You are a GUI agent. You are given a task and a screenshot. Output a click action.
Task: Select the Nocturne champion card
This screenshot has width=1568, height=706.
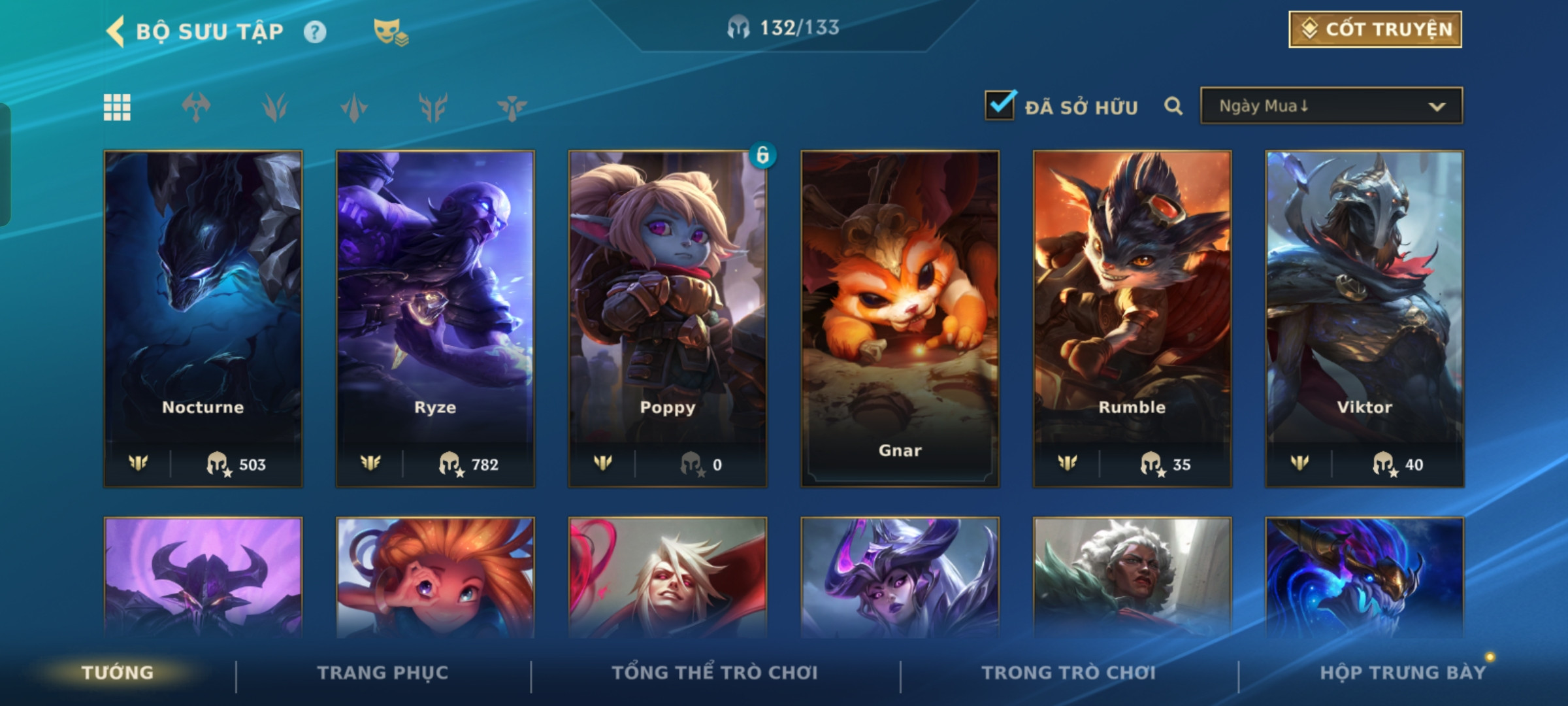click(x=203, y=318)
